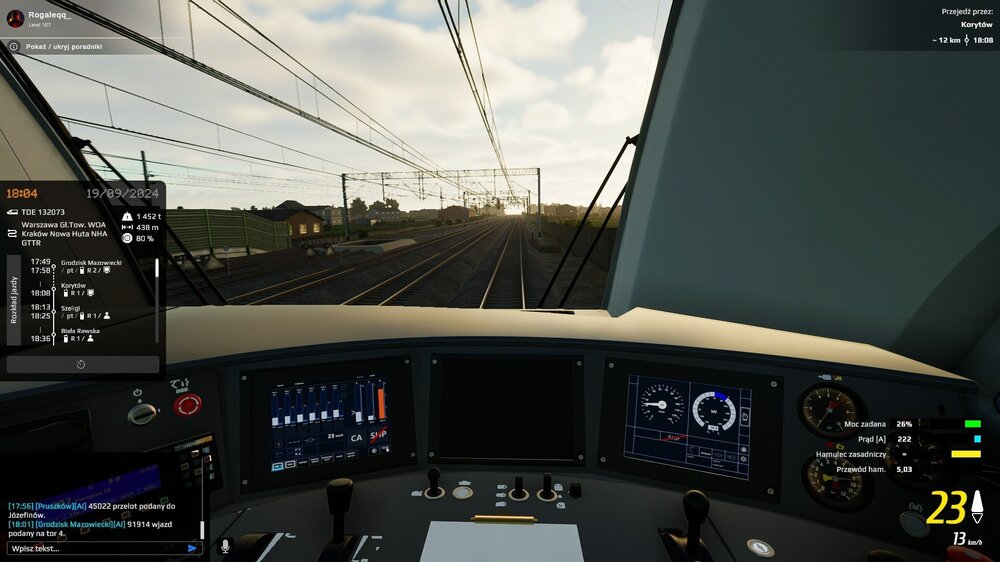1000x562 pixels.
Task: Click the timetable reset button with clock icon
Action: click(82, 365)
